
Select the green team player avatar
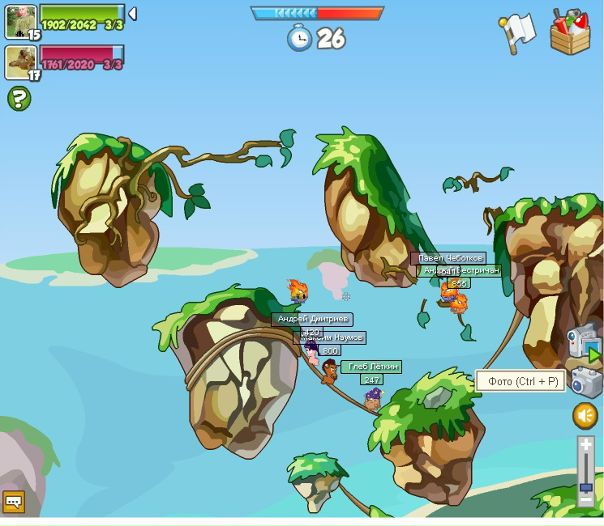[x=20, y=21]
